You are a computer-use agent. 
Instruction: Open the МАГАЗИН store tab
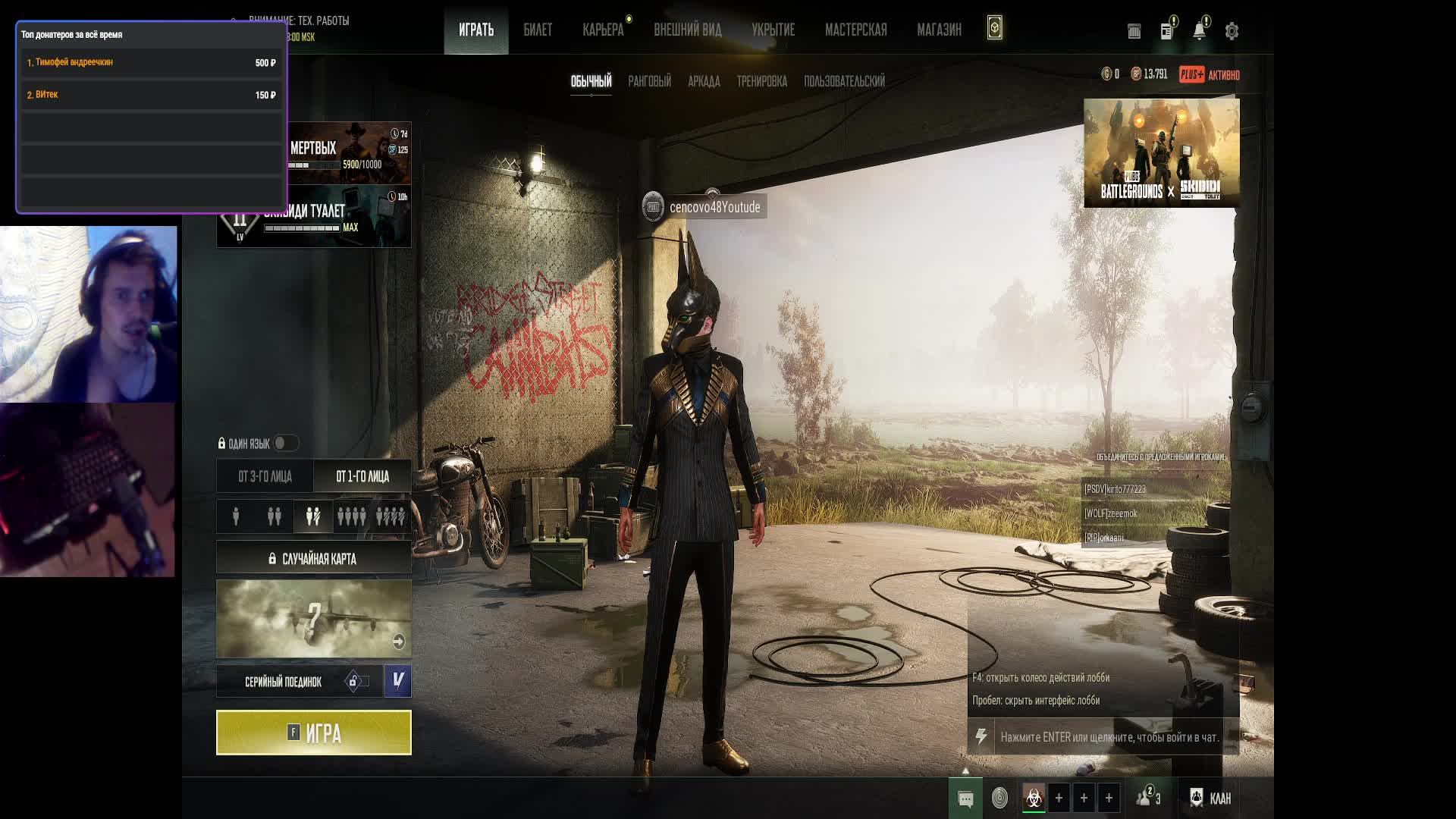coord(939,30)
